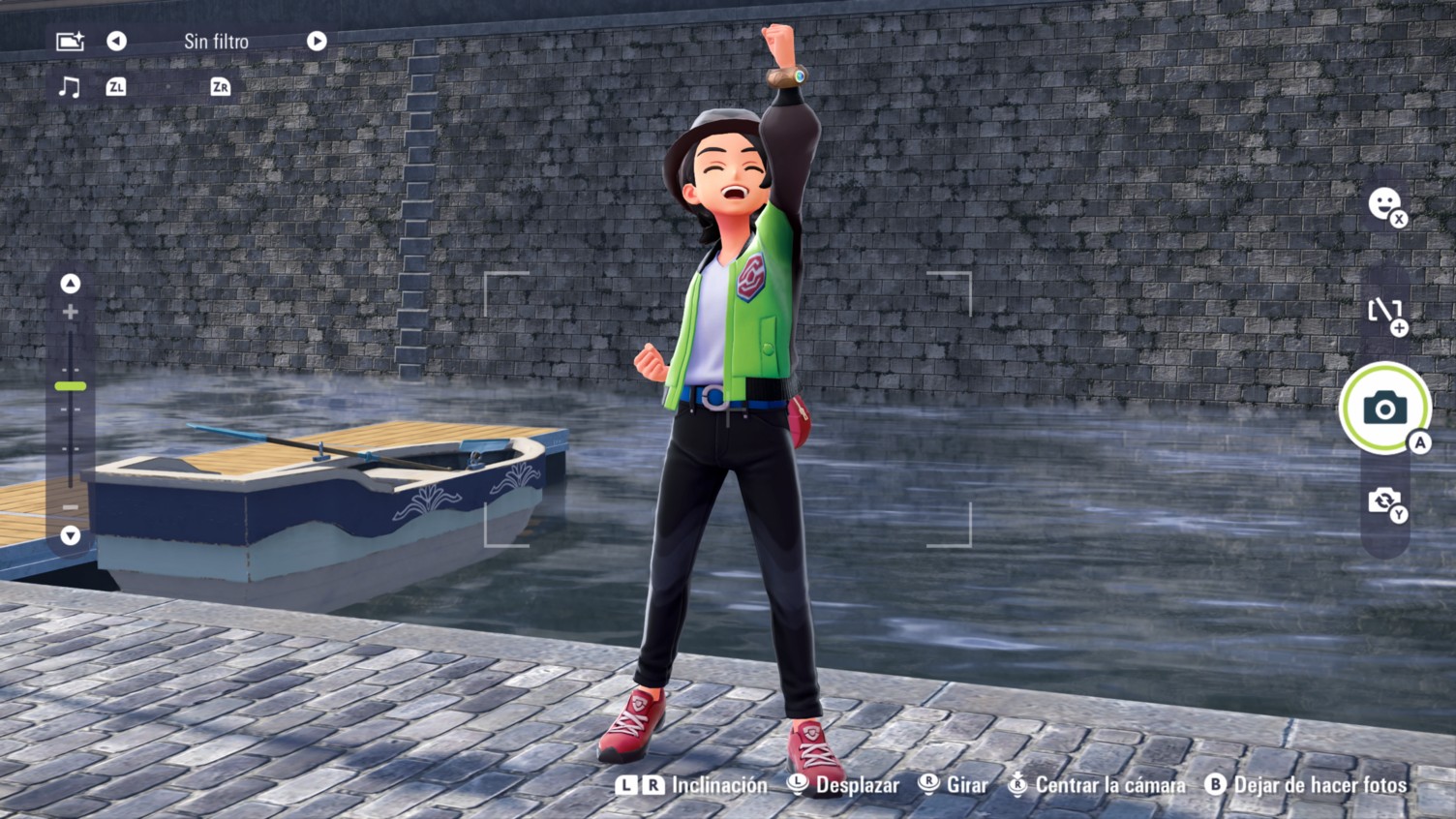Click the music note icon
1456x819 pixels.
click(x=69, y=87)
